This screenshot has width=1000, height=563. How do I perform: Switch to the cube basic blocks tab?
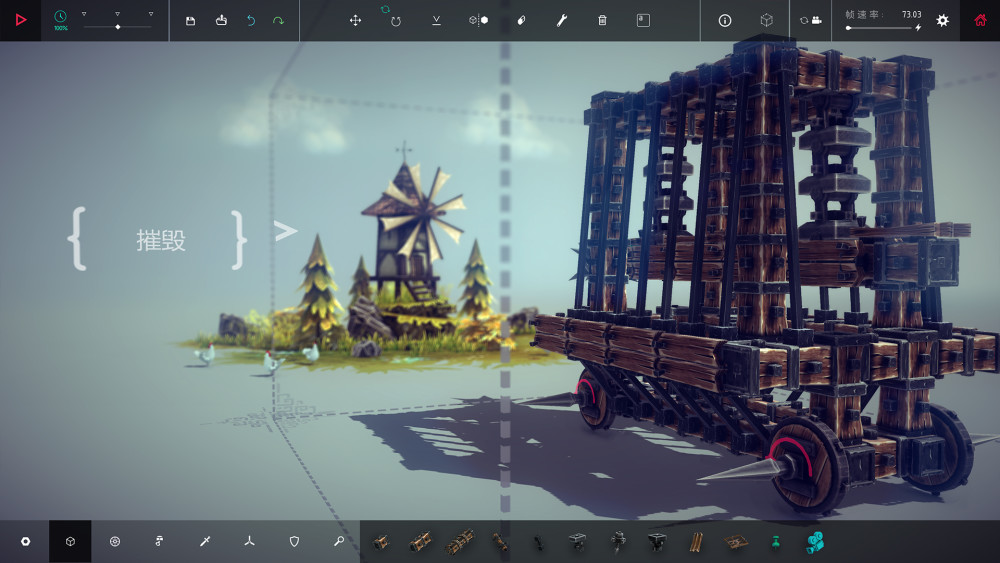70,541
